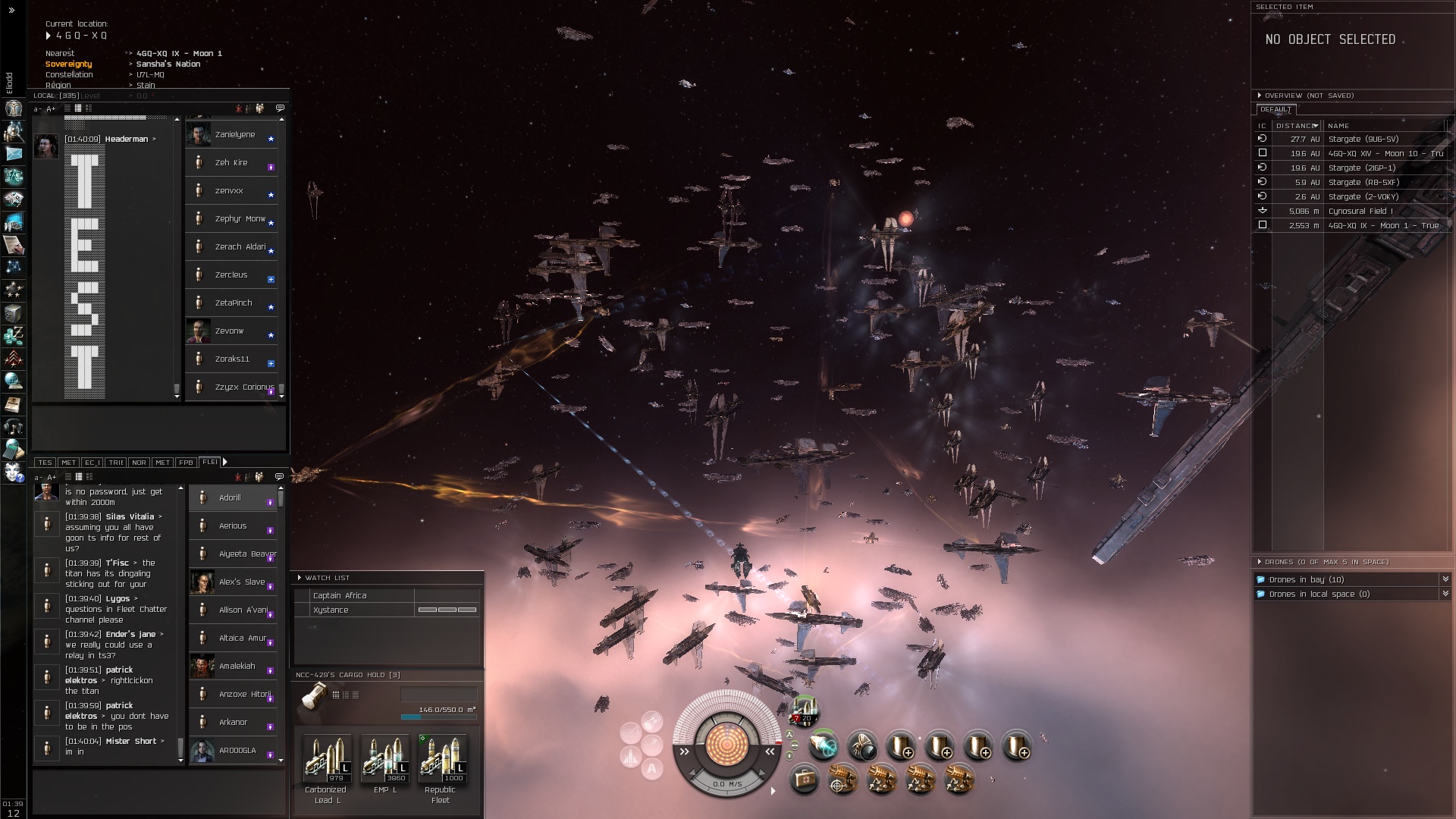Expand Drones in local space group
The height and width of the screenshot is (819, 1456).
(1445, 594)
